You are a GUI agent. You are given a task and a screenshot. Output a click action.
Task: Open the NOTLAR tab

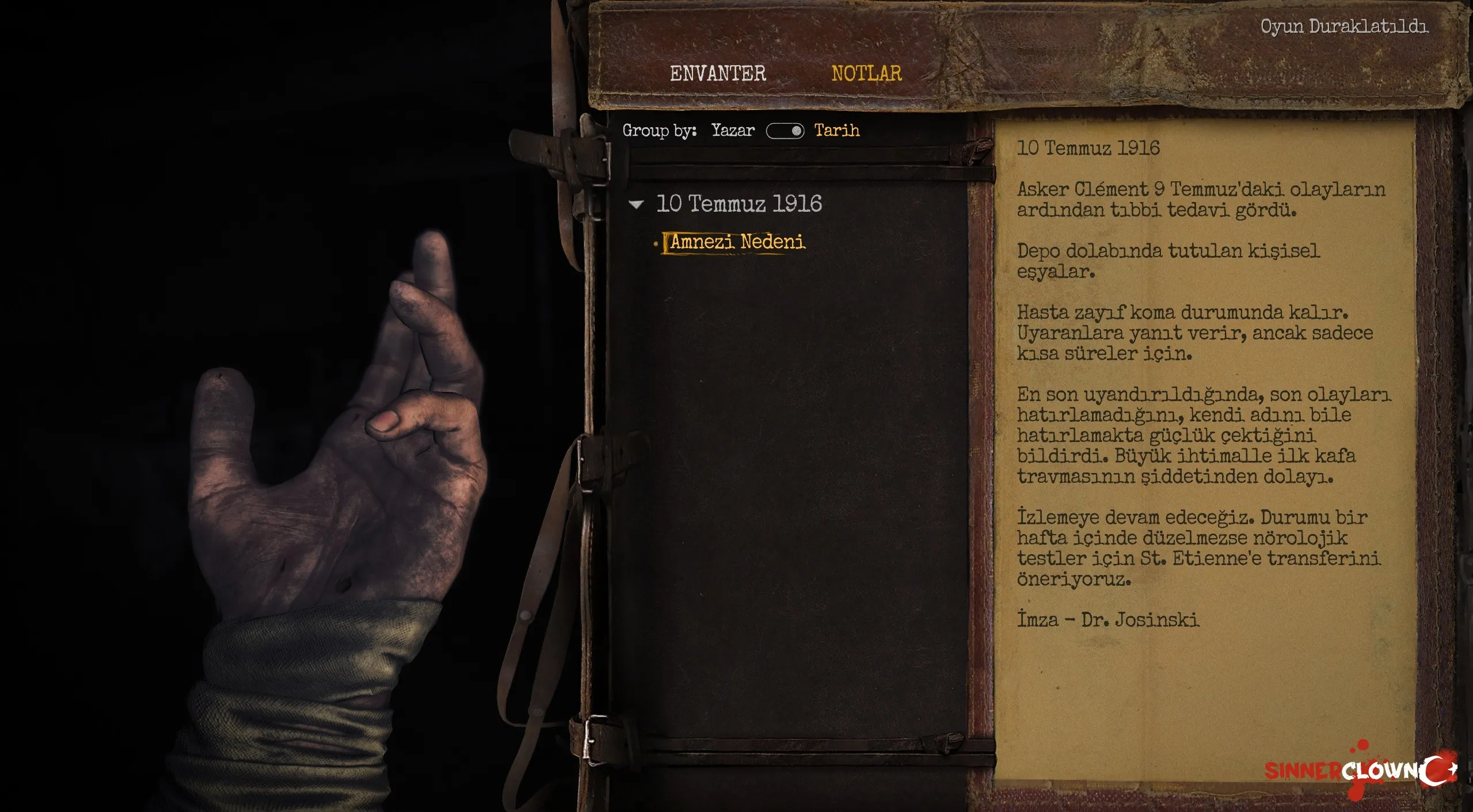(866, 74)
